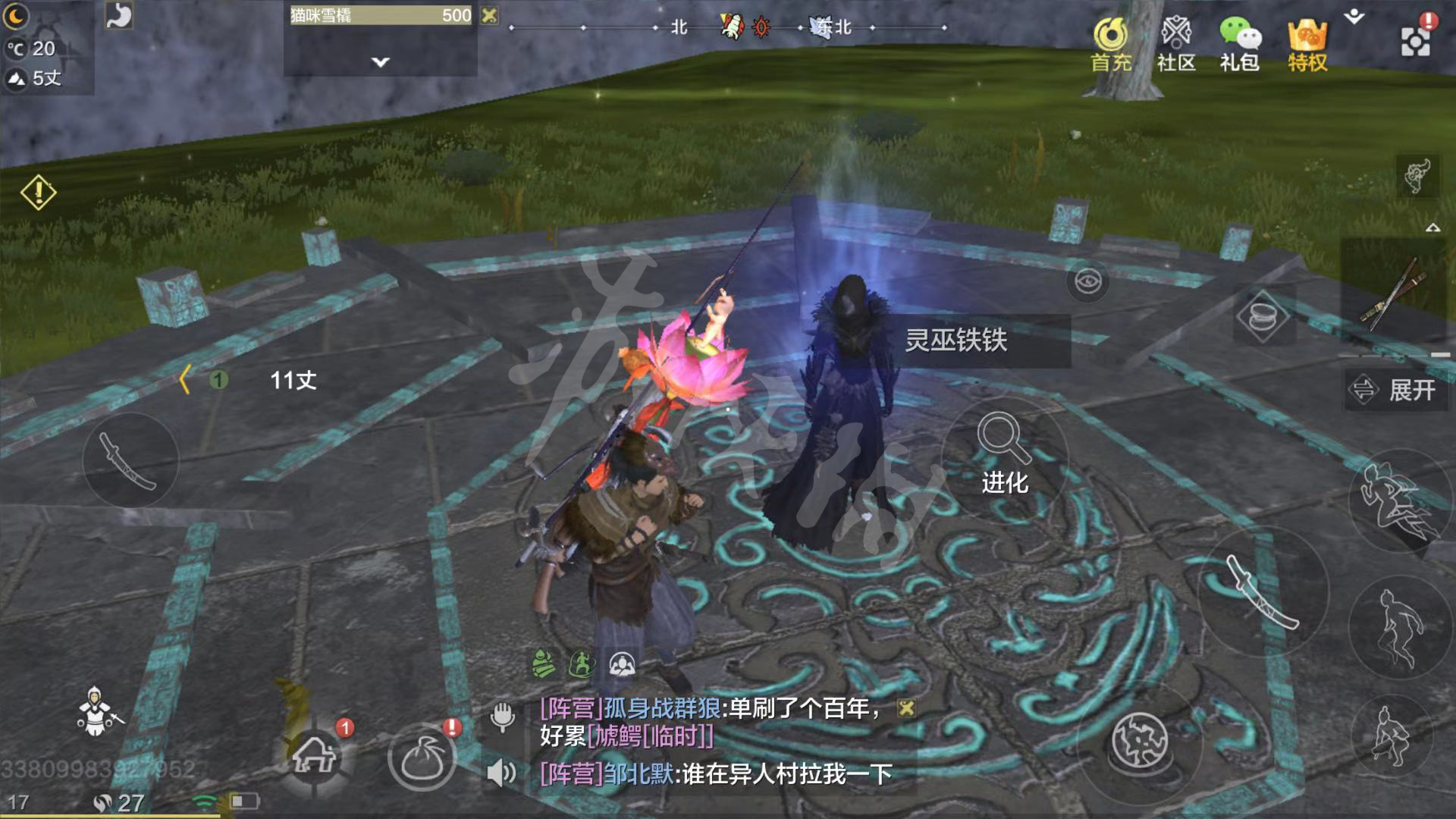
Task: Open the yellow diamond warning notice
Action: [38, 193]
